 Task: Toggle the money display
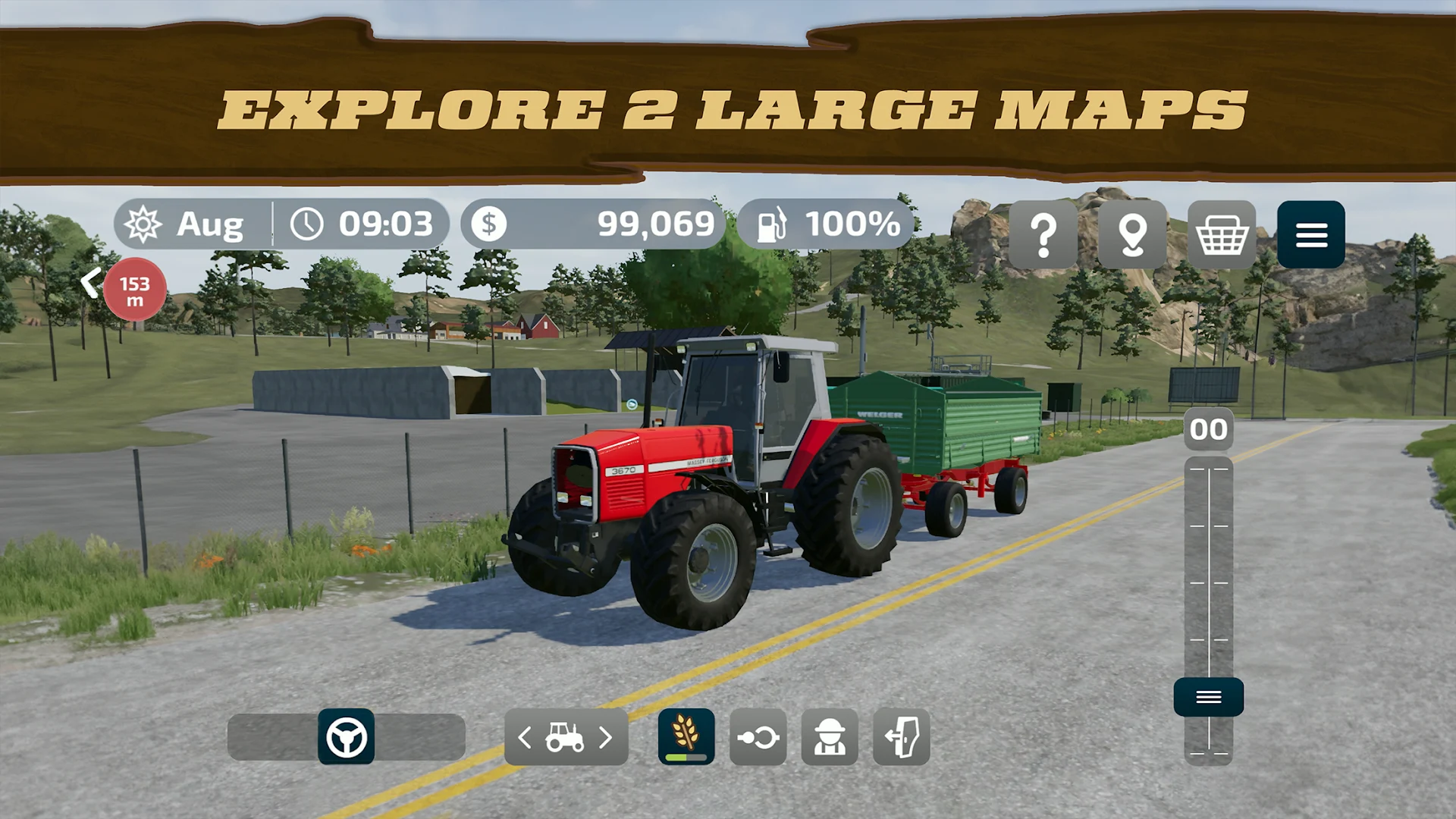click(599, 223)
